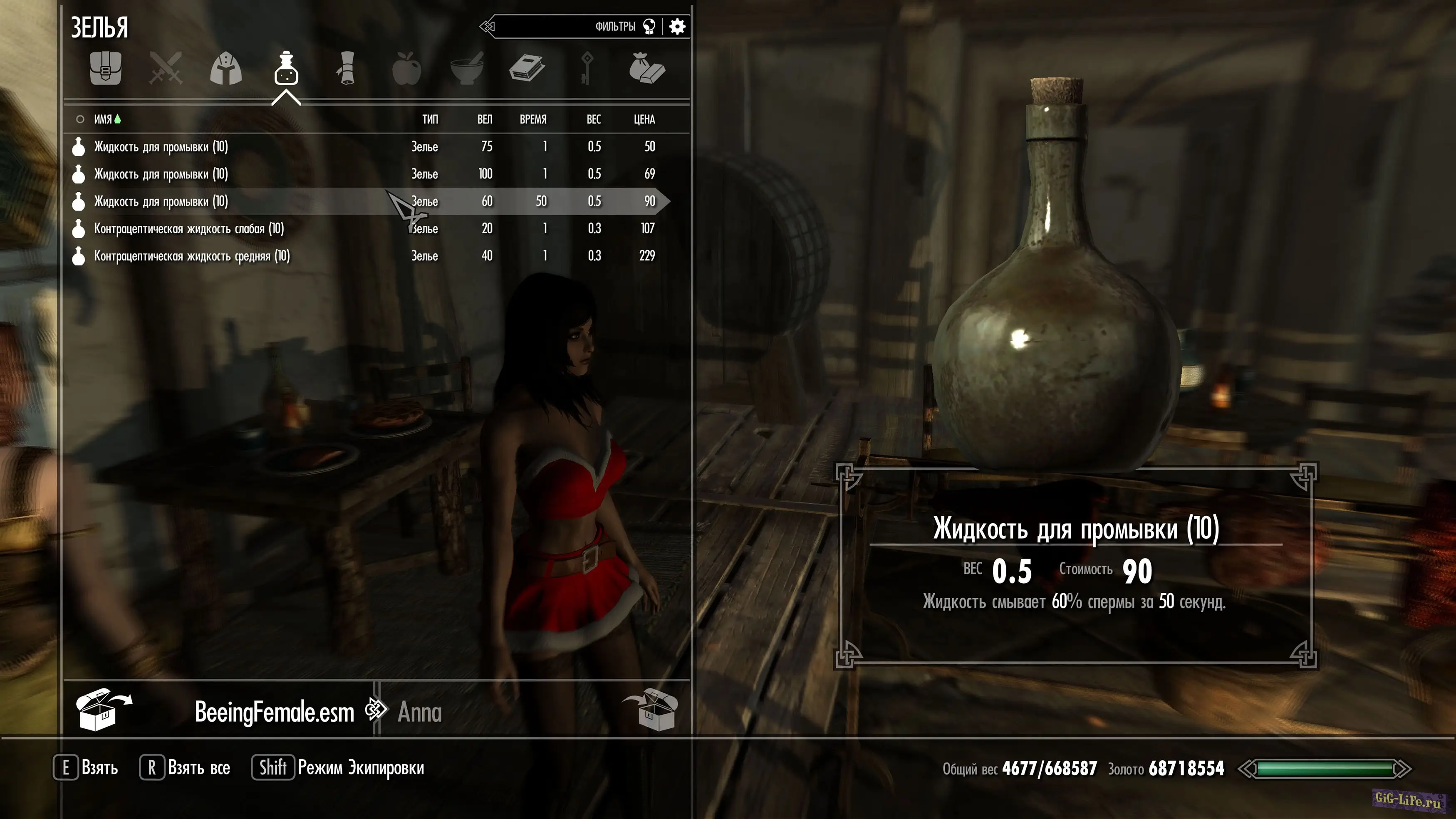Sort the list by ИМЯ column
Image resolution: width=1456 pixels, height=819 pixels.
pos(103,119)
